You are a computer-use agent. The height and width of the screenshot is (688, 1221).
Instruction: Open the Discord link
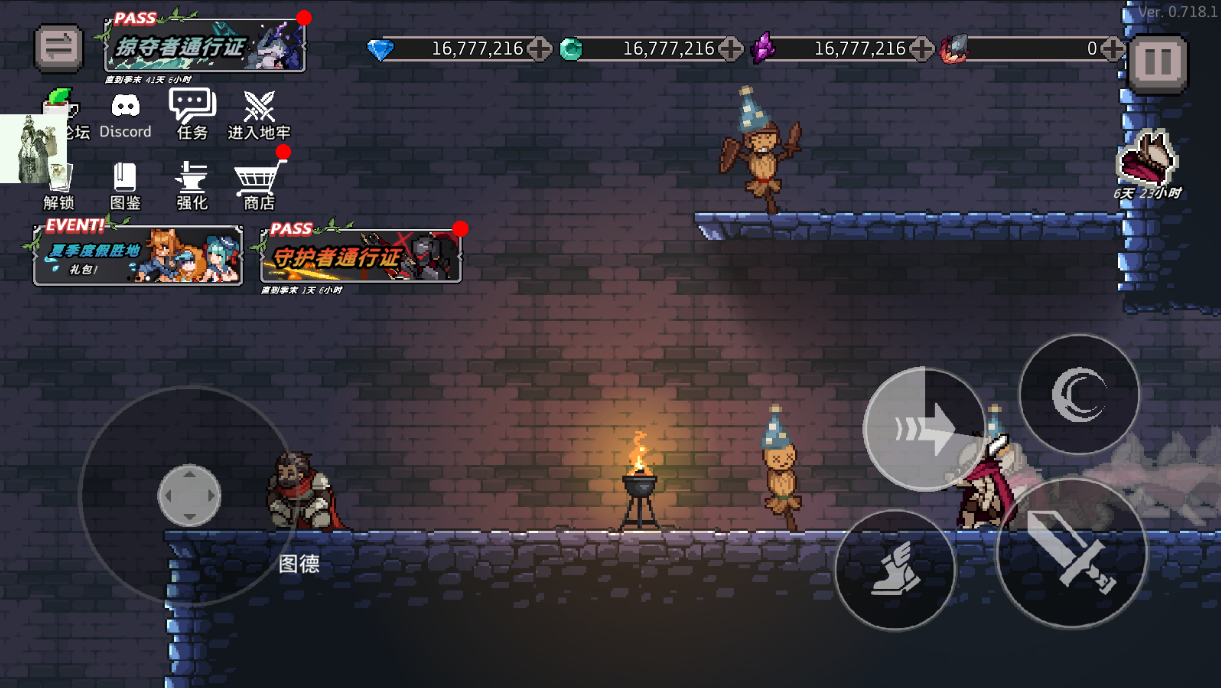125,115
